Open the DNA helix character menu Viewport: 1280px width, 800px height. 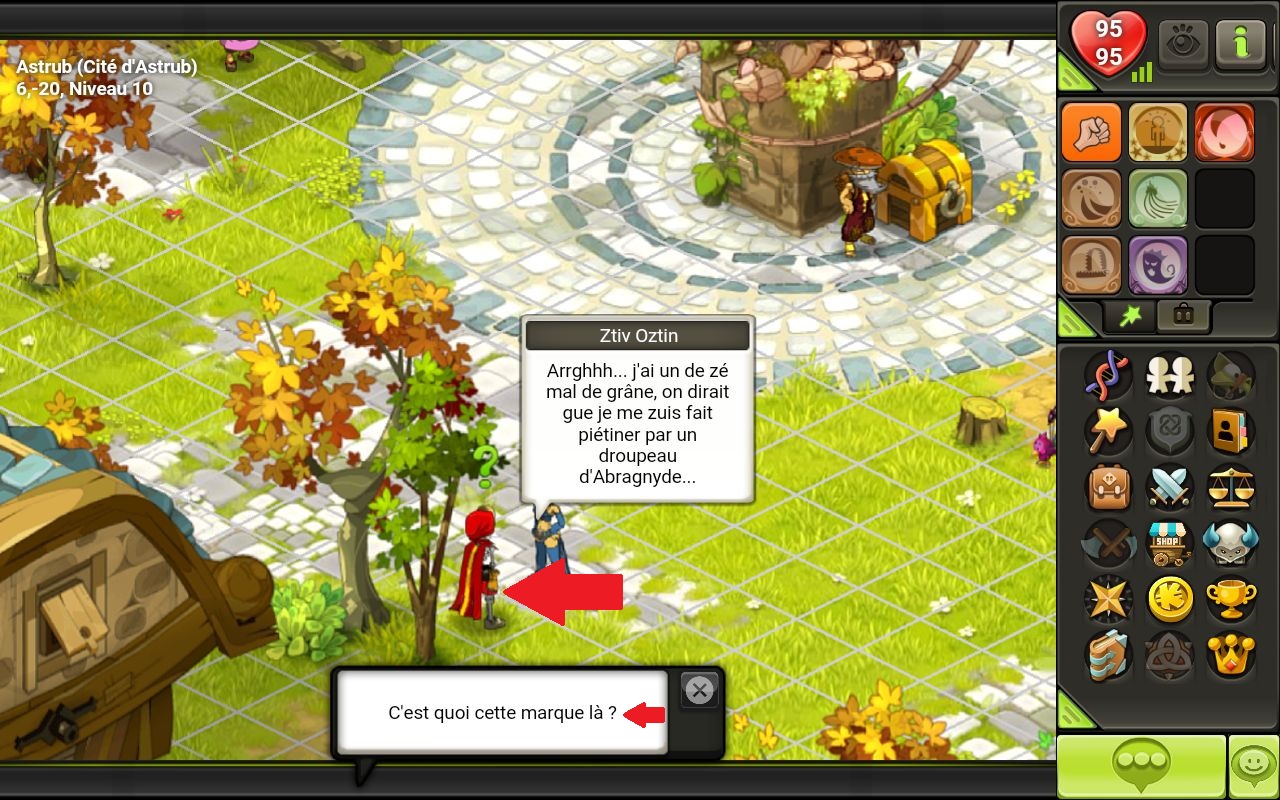click(x=1109, y=375)
